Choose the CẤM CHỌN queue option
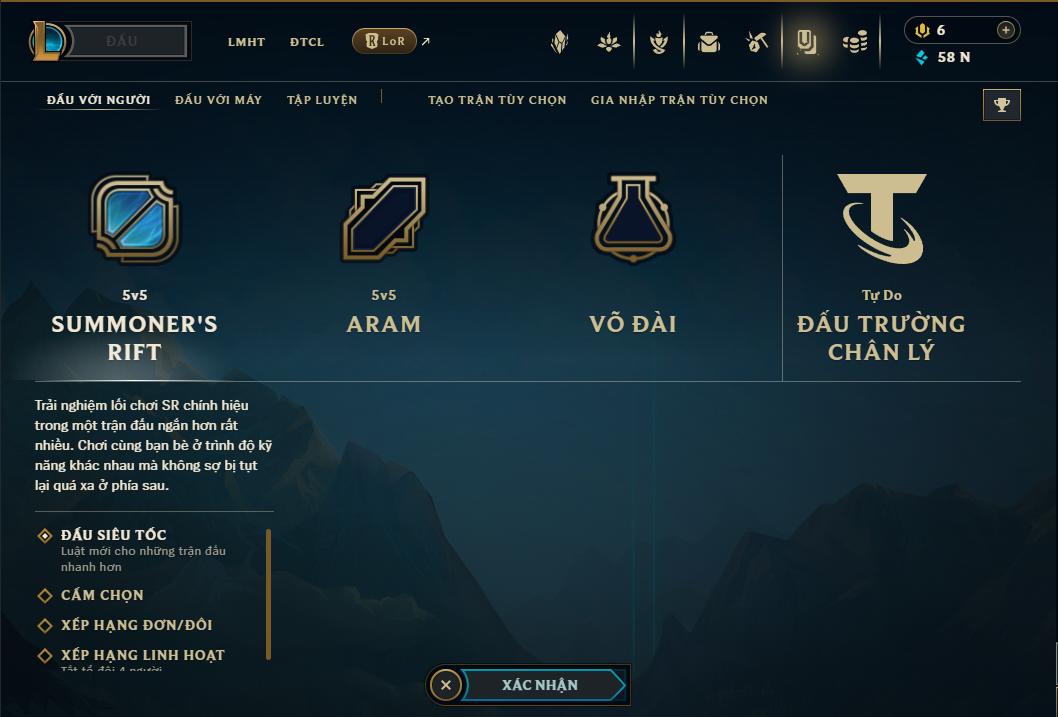Image resolution: width=1058 pixels, height=717 pixels. (102, 595)
